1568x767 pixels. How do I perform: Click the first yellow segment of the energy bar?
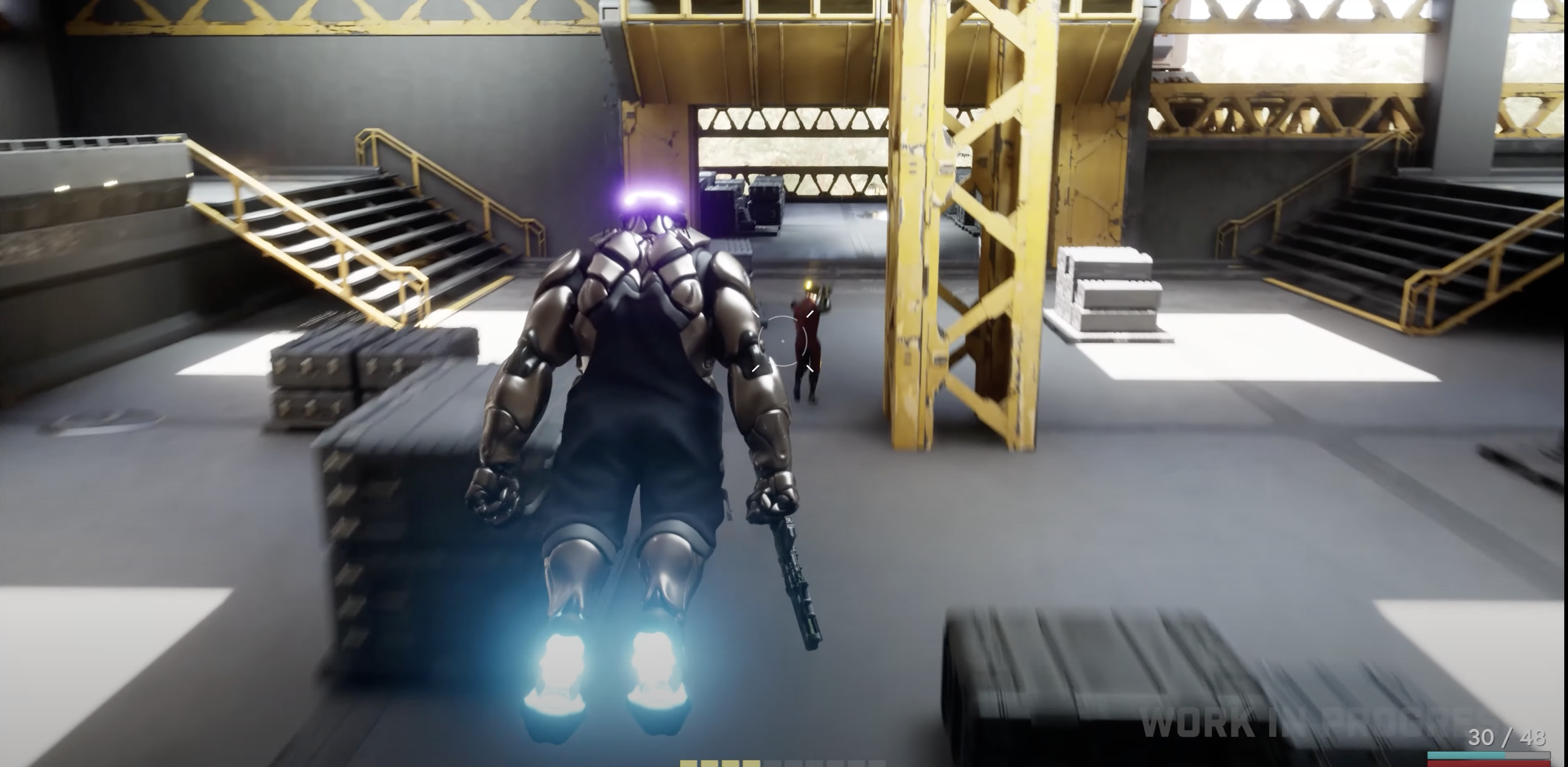click(688, 764)
